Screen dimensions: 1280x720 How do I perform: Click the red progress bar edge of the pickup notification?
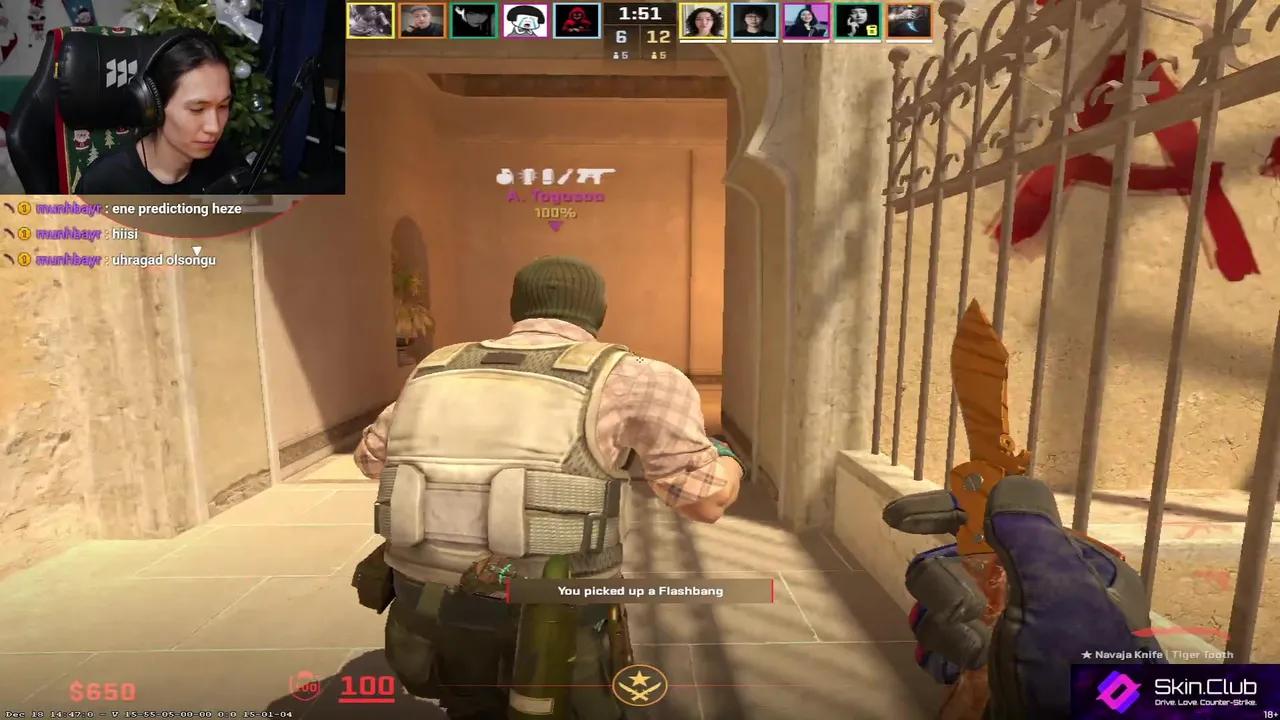click(x=772, y=591)
